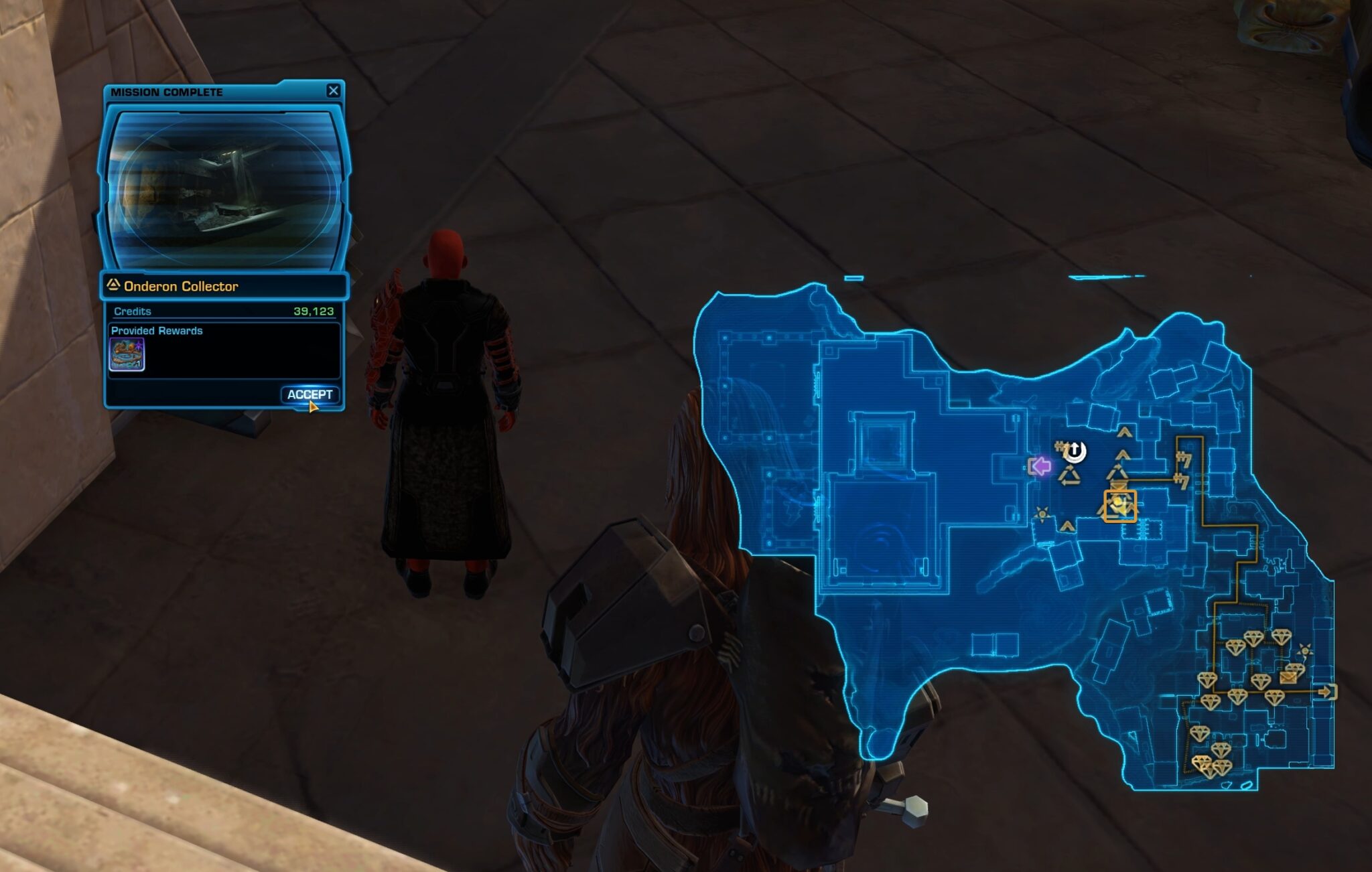Click the Onderon Collector mission title icon
Image resolution: width=1372 pixels, height=872 pixels.
pyautogui.click(x=115, y=286)
